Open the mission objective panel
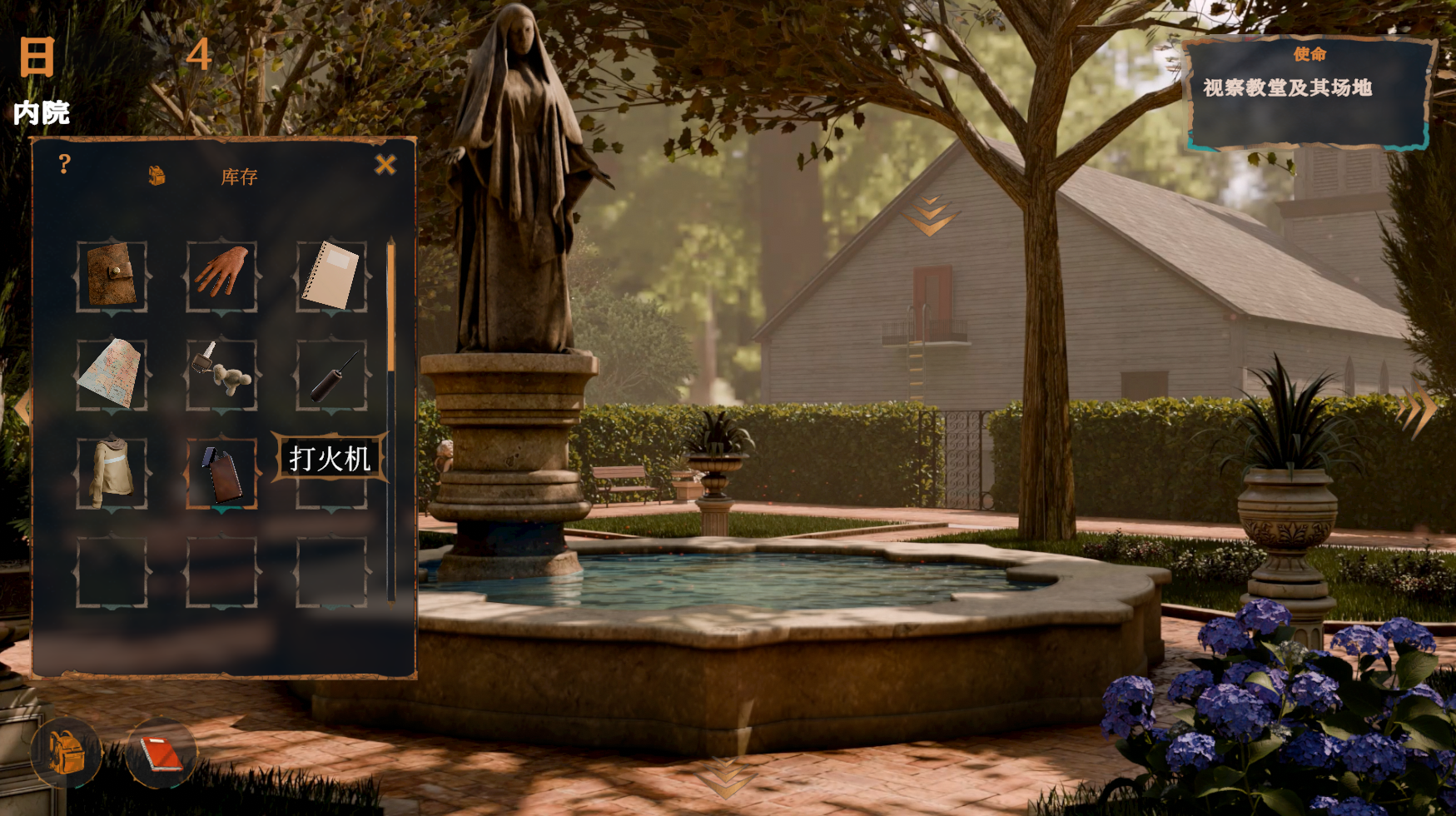This screenshot has width=1456, height=816. pos(1309,92)
